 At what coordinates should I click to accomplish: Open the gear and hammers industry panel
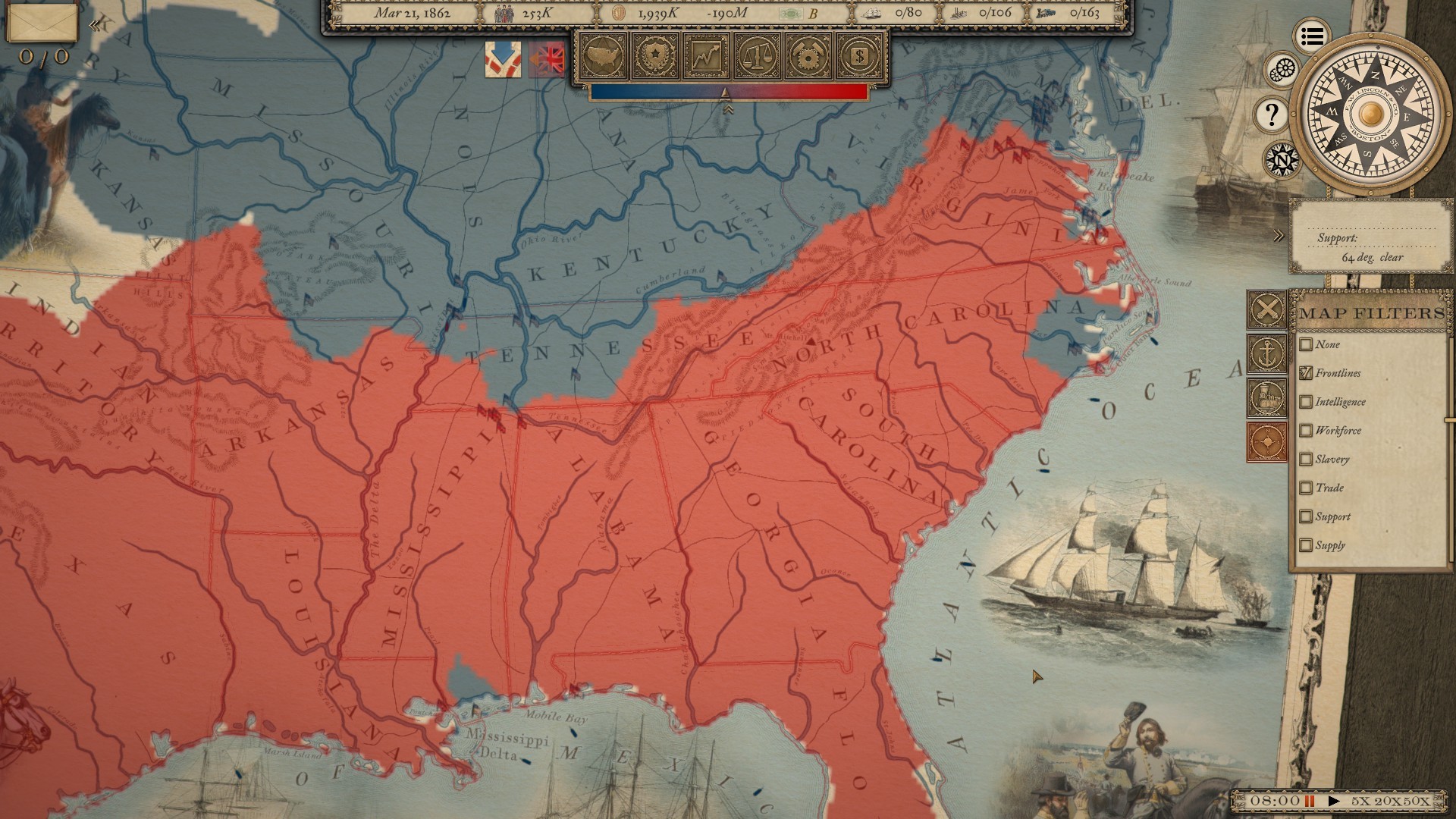pyautogui.click(x=809, y=55)
